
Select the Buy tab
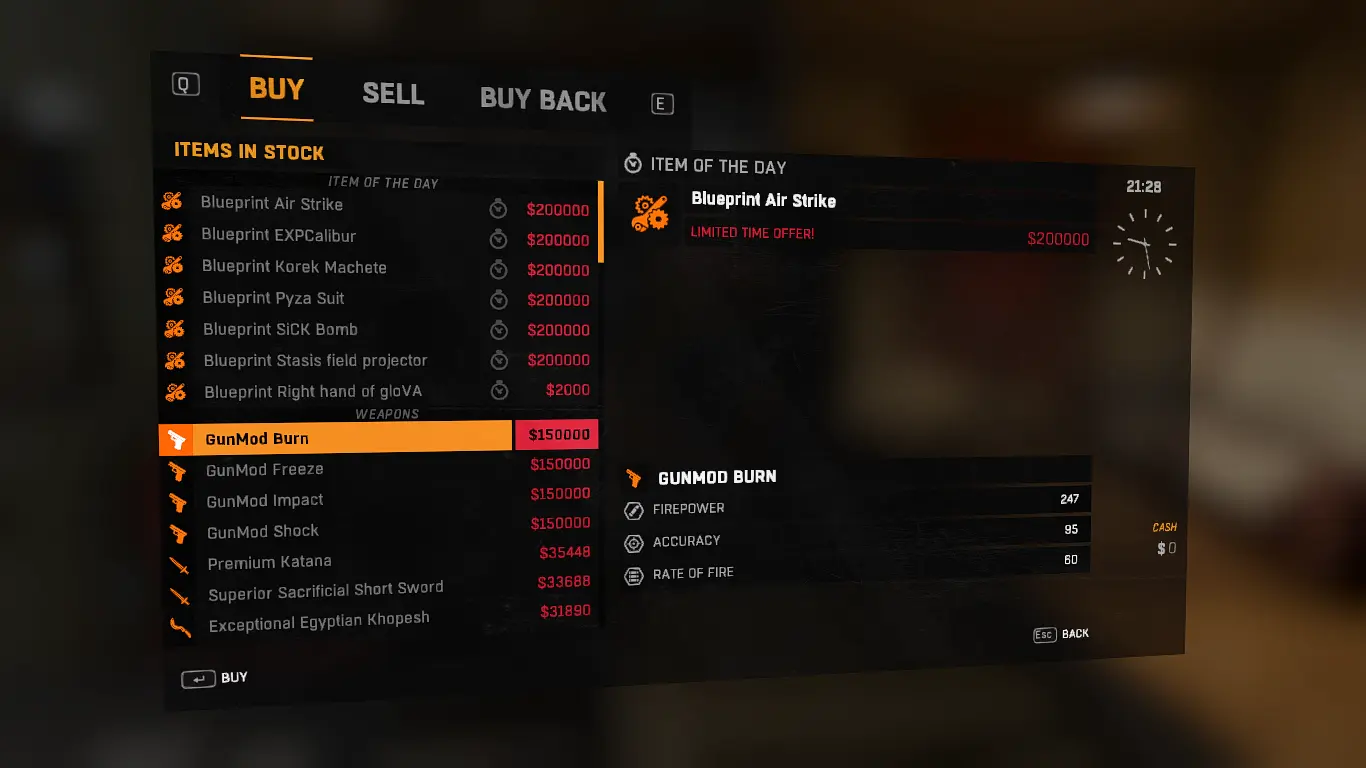coord(276,89)
